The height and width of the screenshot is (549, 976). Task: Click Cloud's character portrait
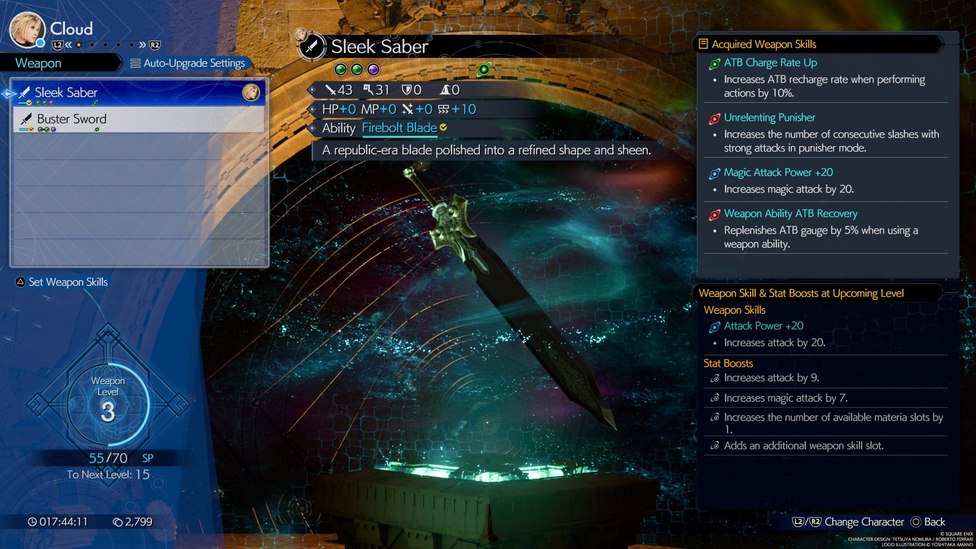point(27,29)
